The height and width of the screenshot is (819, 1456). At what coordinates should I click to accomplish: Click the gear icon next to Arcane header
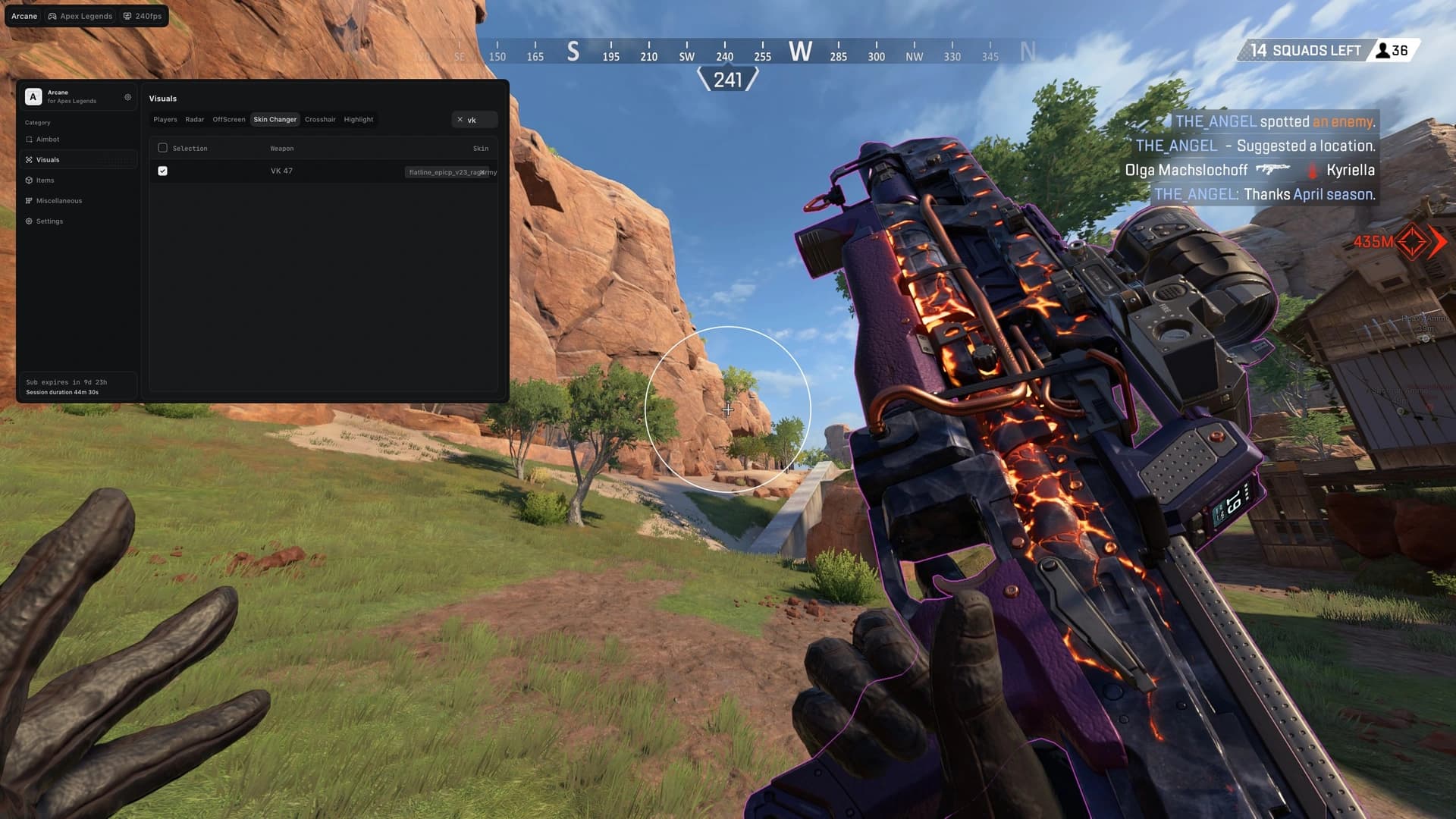(x=127, y=97)
